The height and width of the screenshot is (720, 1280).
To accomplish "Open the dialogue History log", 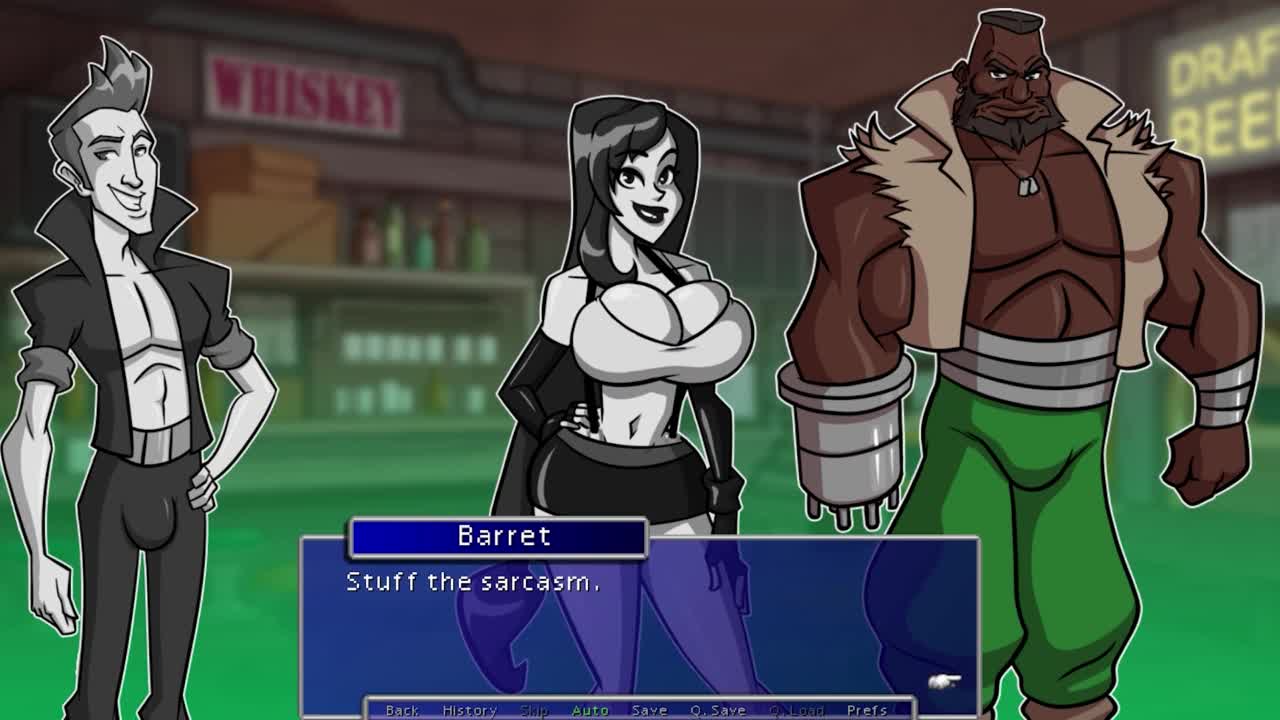I will (x=469, y=710).
